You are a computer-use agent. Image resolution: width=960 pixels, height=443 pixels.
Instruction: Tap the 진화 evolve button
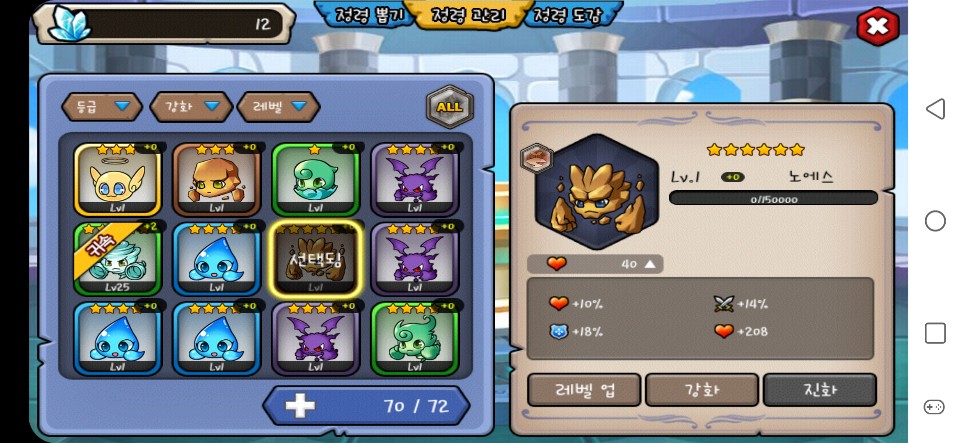coord(819,389)
